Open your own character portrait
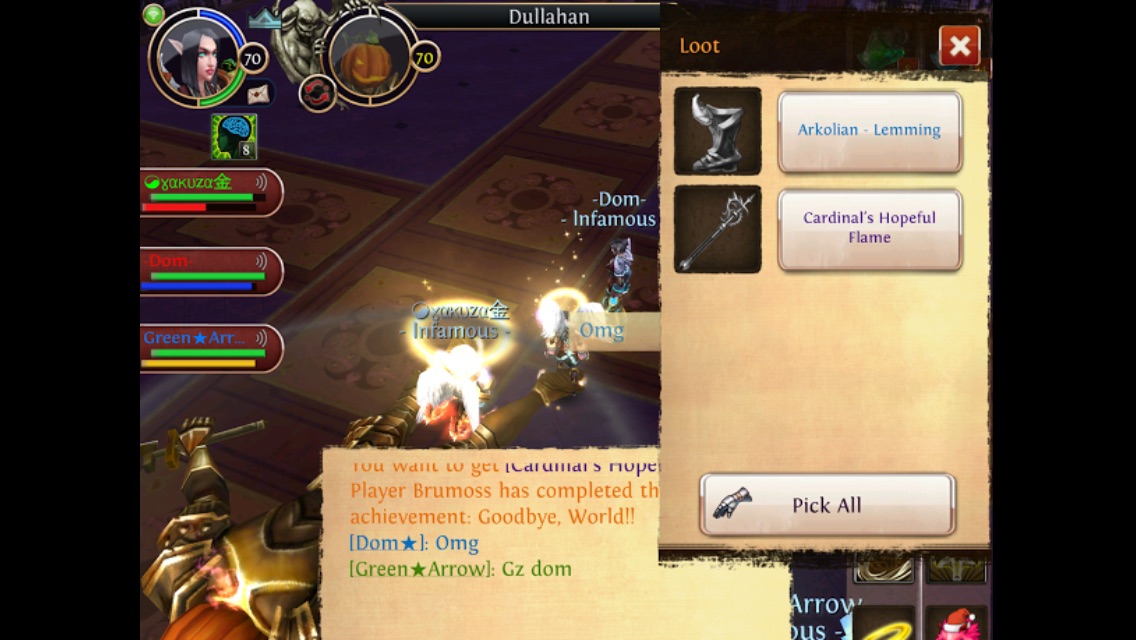 click(x=194, y=58)
